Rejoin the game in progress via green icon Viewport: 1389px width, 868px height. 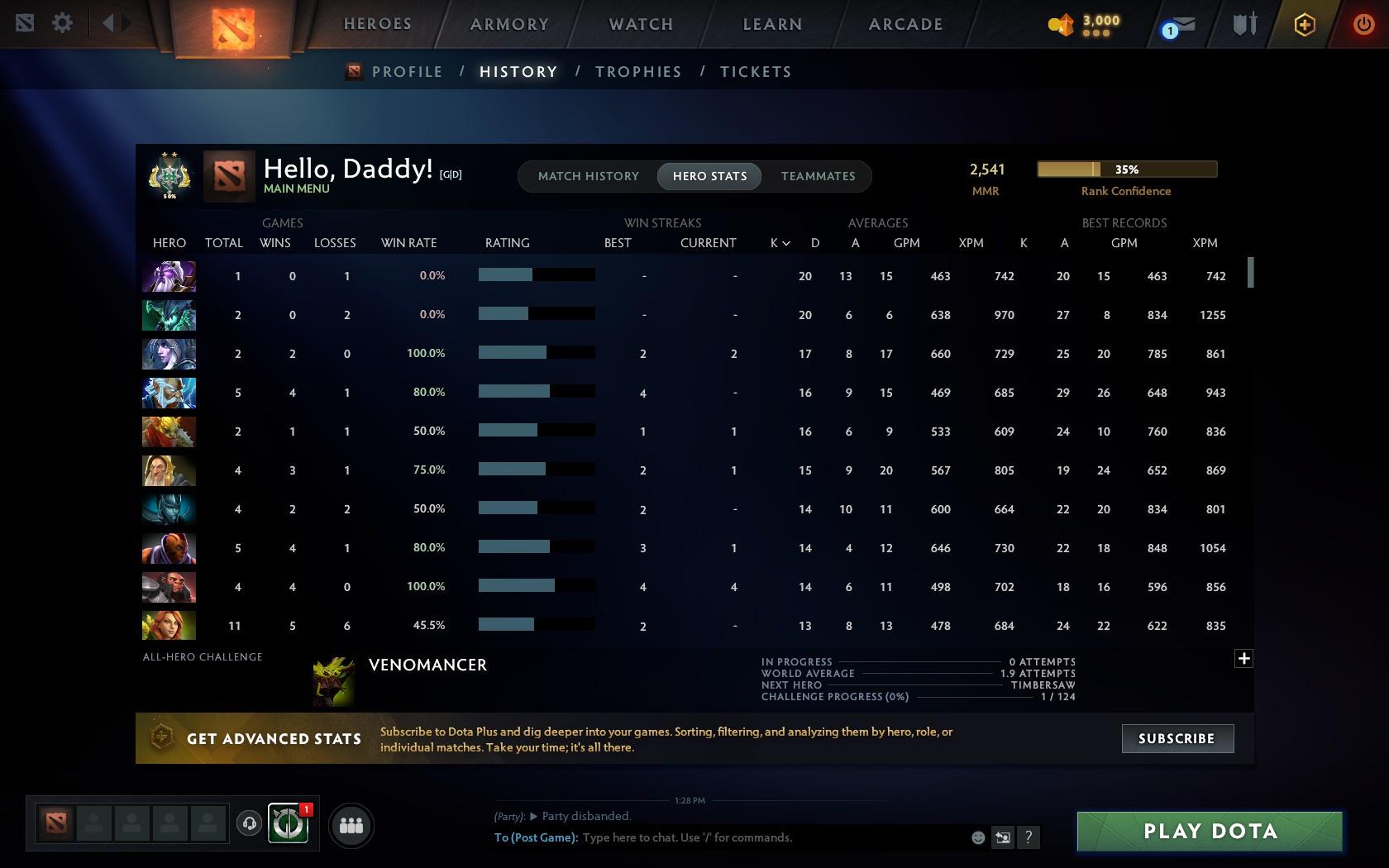[x=286, y=824]
